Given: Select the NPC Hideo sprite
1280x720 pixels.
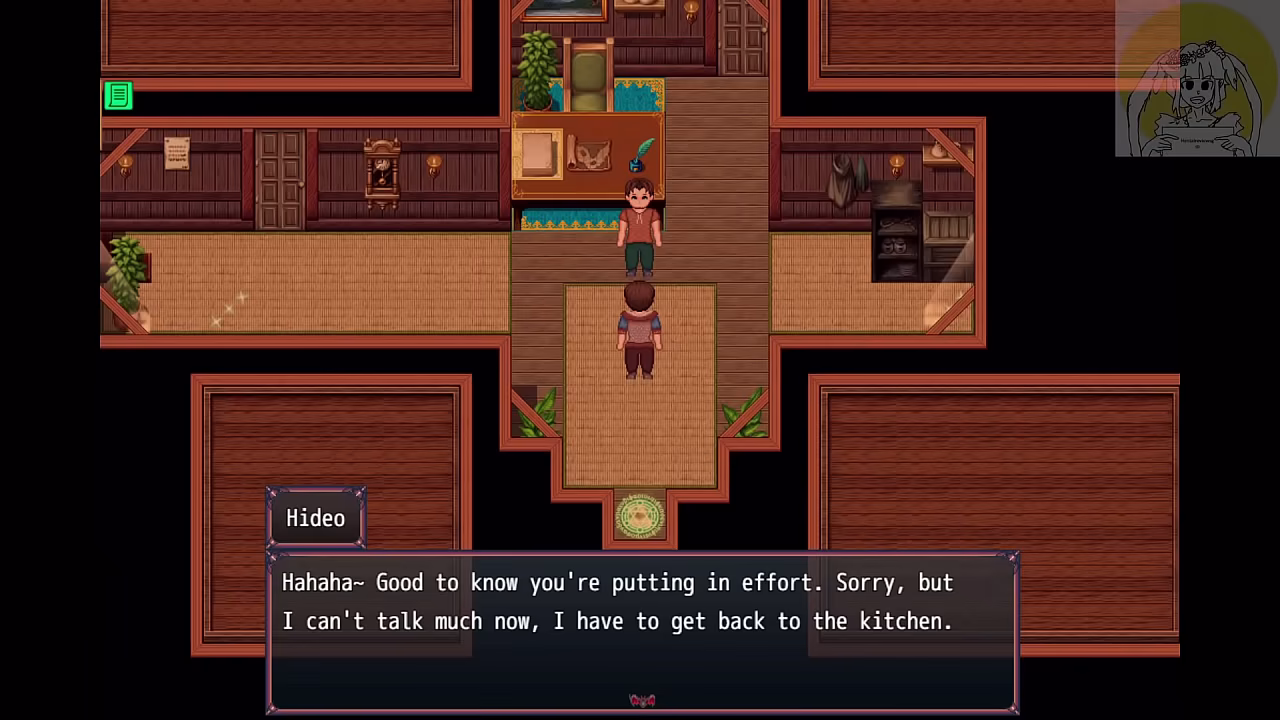Looking at the screenshot, I should (640, 225).
